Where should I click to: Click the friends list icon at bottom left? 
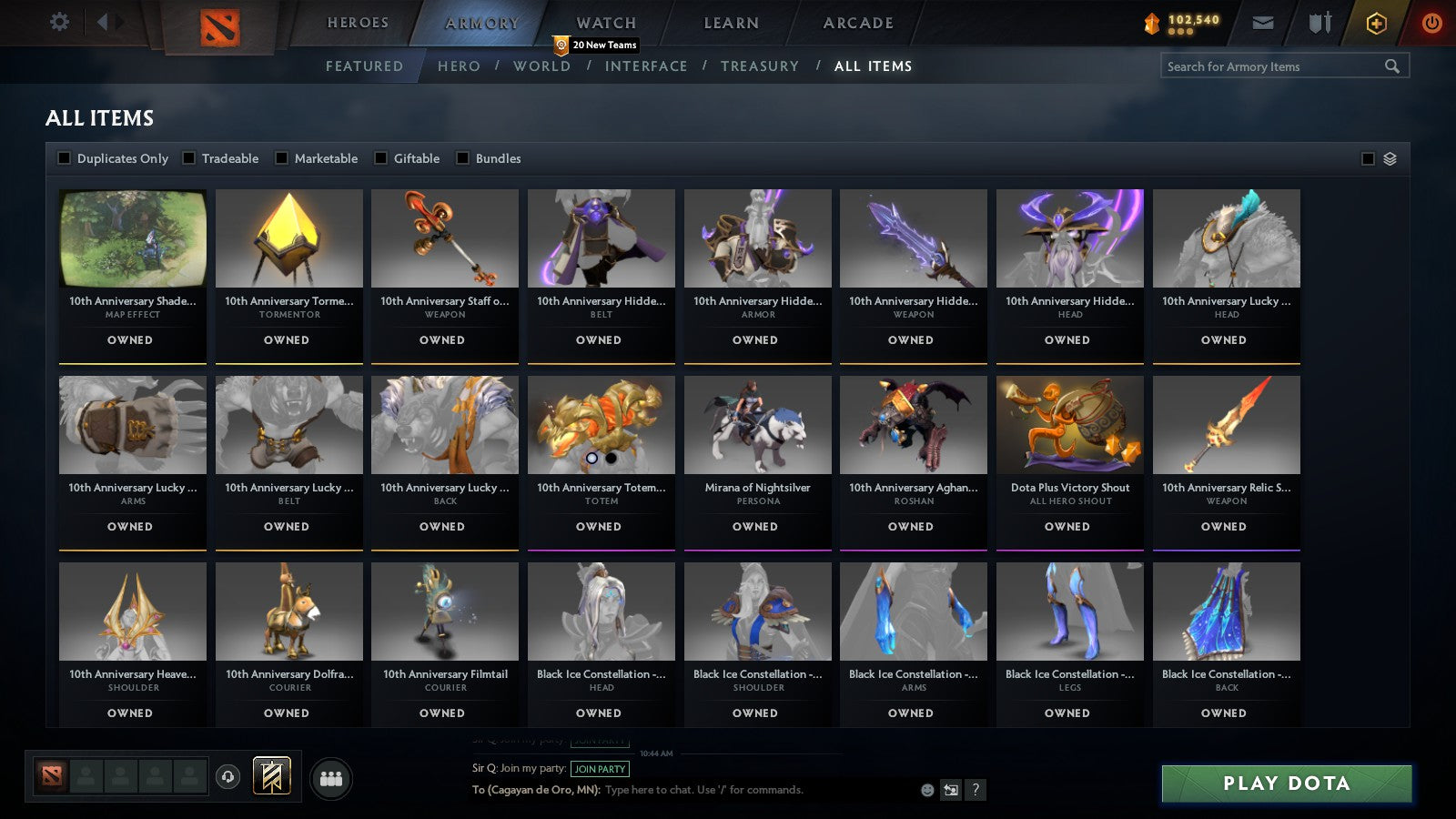point(331,778)
